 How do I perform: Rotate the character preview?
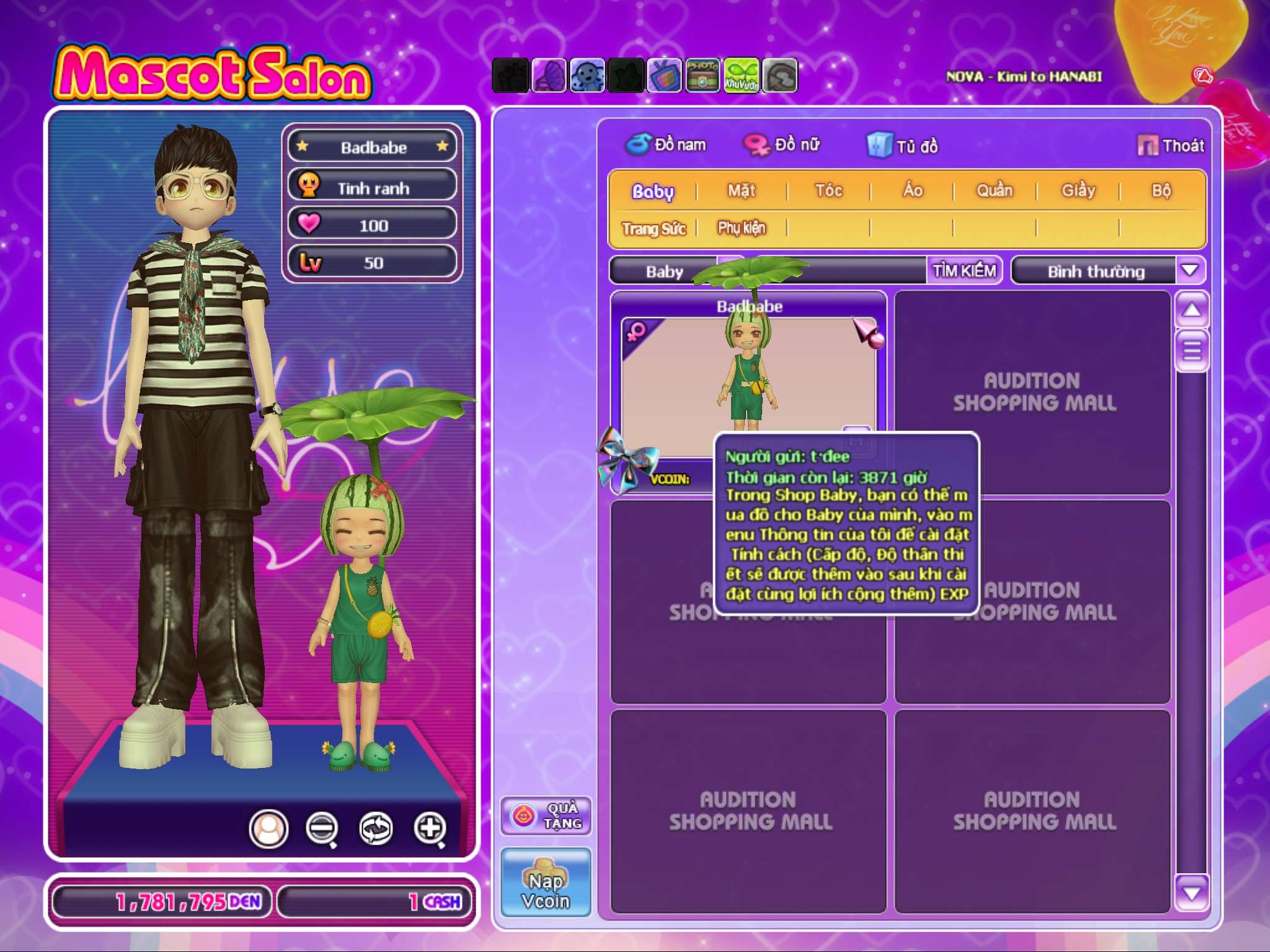(376, 828)
